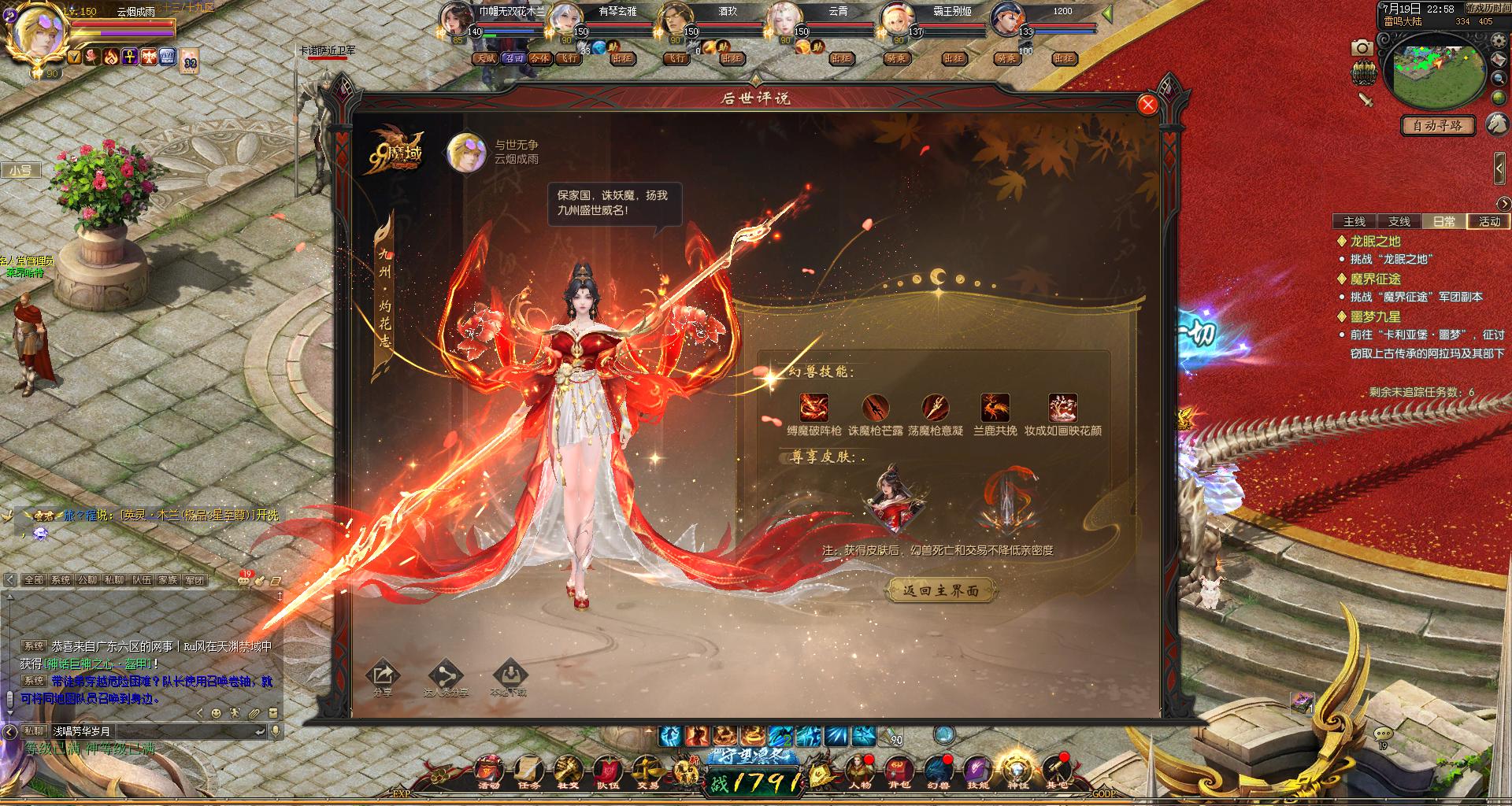Switch to the 主线 quest tab
The width and height of the screenshot is (1512, 806).
coord(1354,221)
